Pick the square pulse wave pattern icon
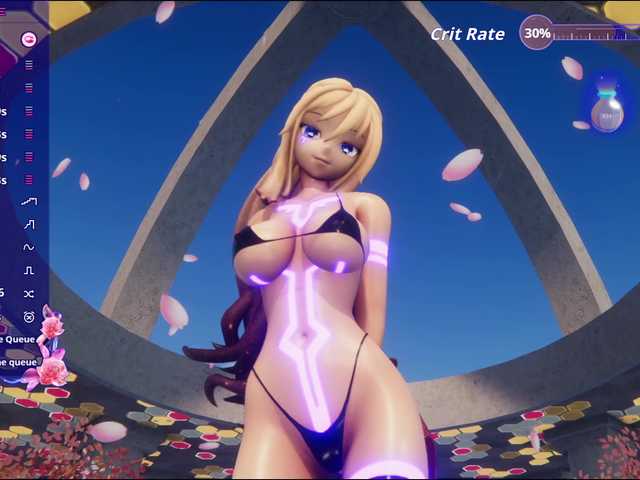Image resolution: width=640 pixels, height=480 pixels. pos(29,270)
